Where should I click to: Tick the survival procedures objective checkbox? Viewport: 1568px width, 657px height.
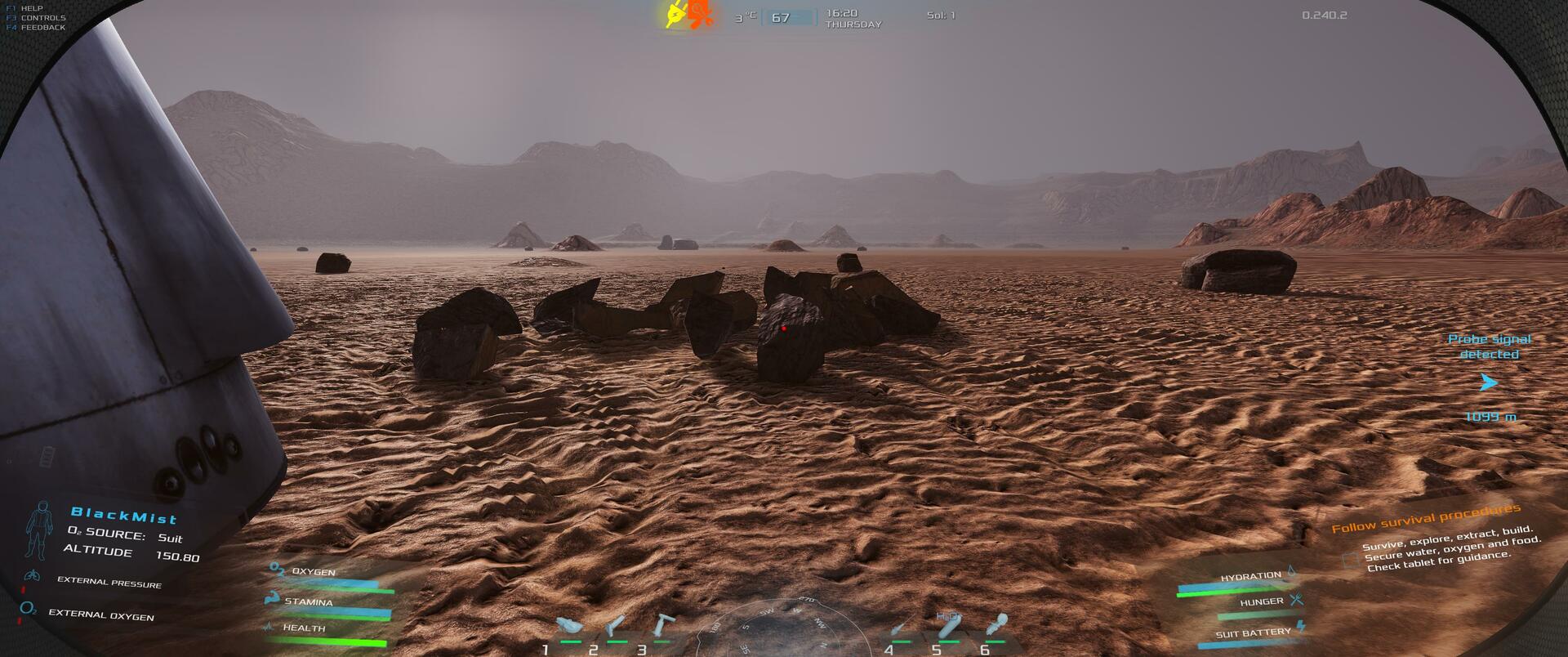pos(1350,560)
